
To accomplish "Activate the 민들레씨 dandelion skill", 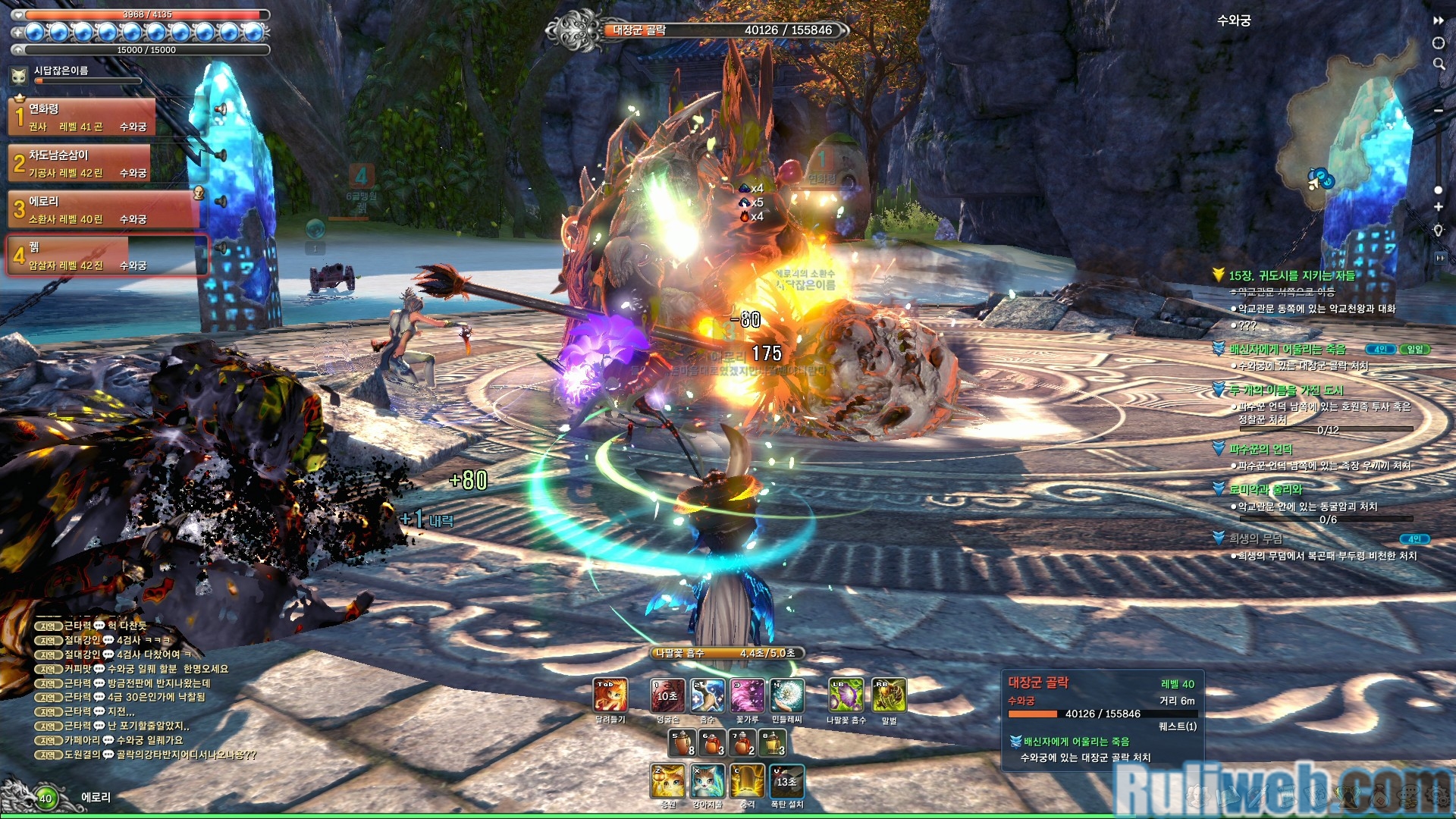I will click(787, 695).
